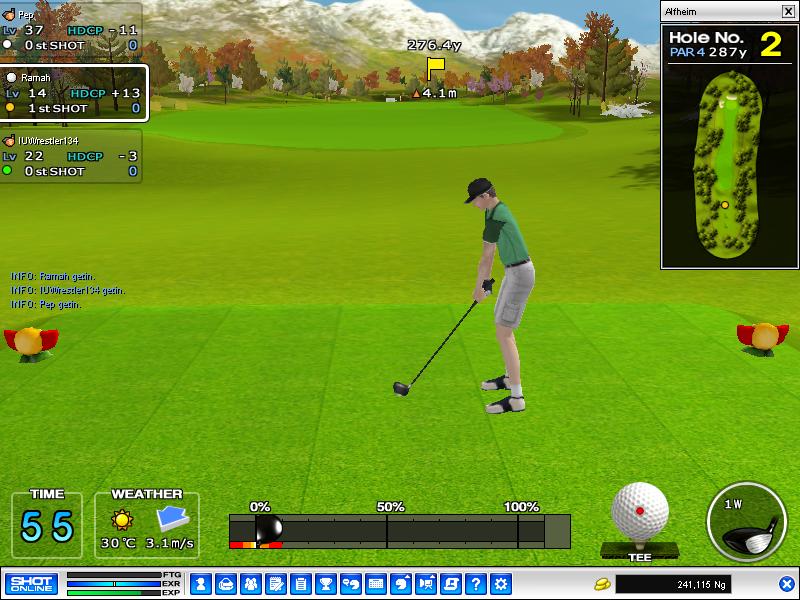Open the scroll document icon
This screenshot has height=600, width=800.
(x=451, y=583)
